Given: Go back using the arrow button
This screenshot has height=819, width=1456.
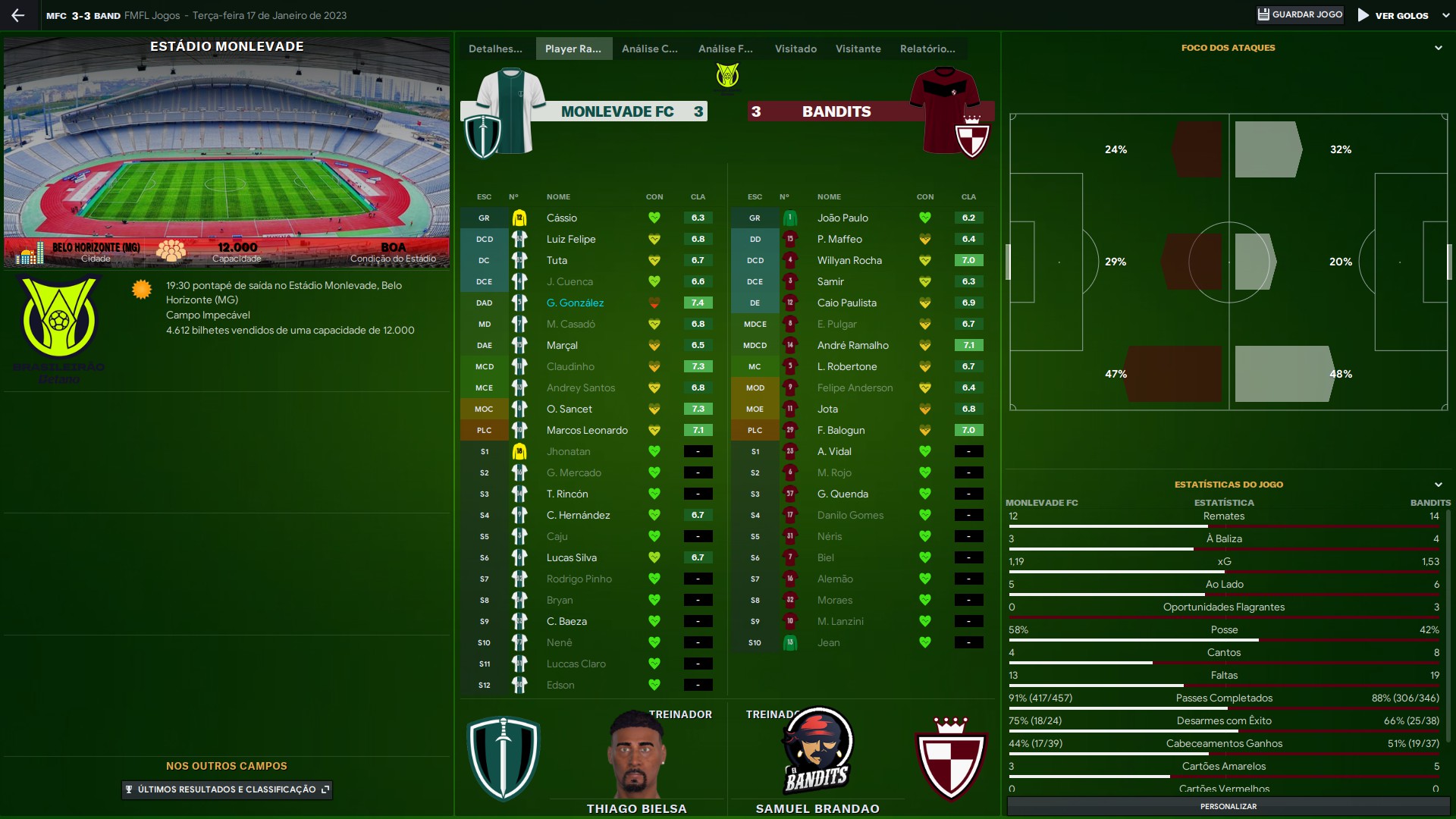Looking at the screenshot, I should click(18, 15).
